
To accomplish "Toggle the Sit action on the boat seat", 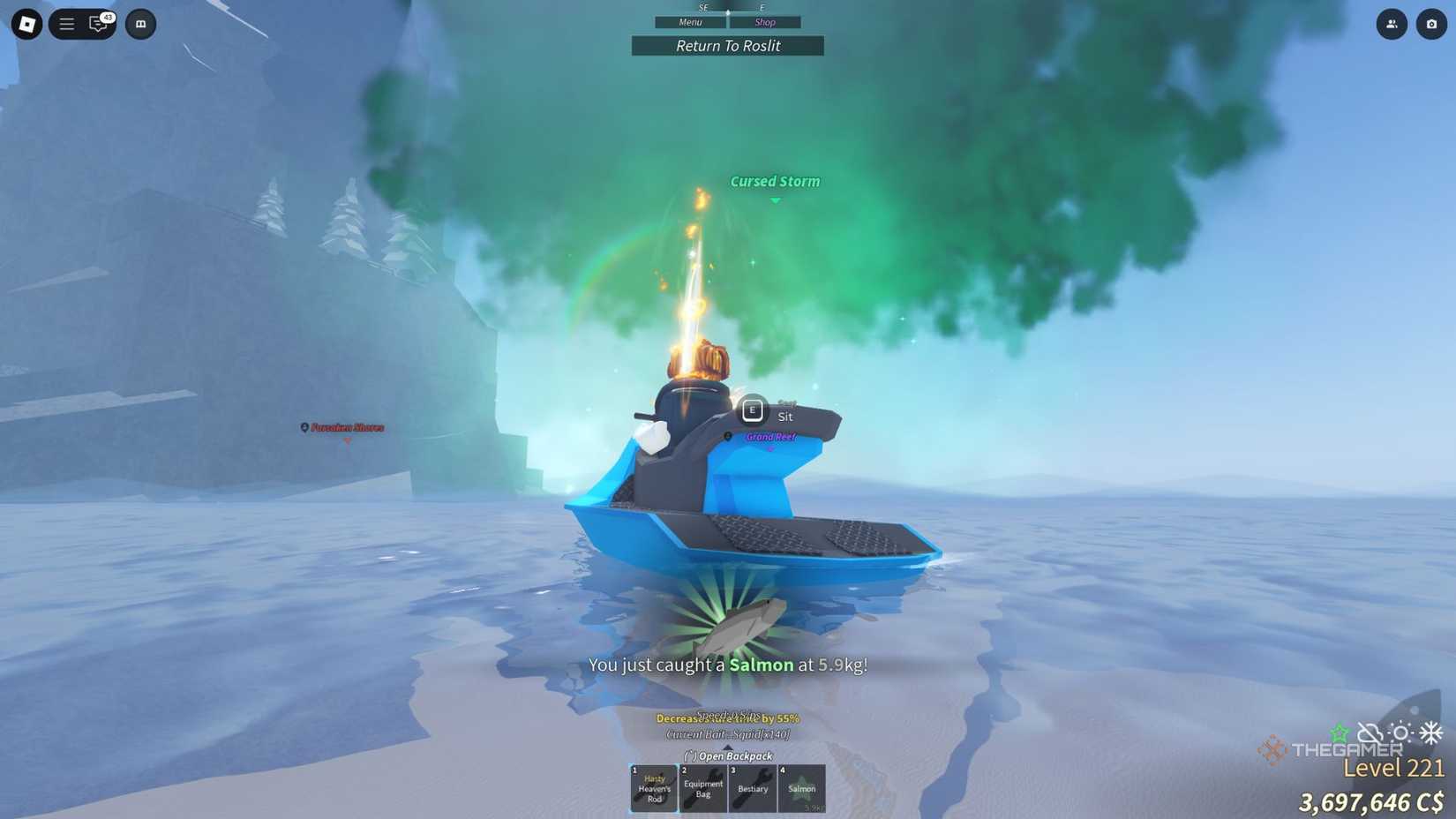I will pyautogui.click(x=752, y=409).
